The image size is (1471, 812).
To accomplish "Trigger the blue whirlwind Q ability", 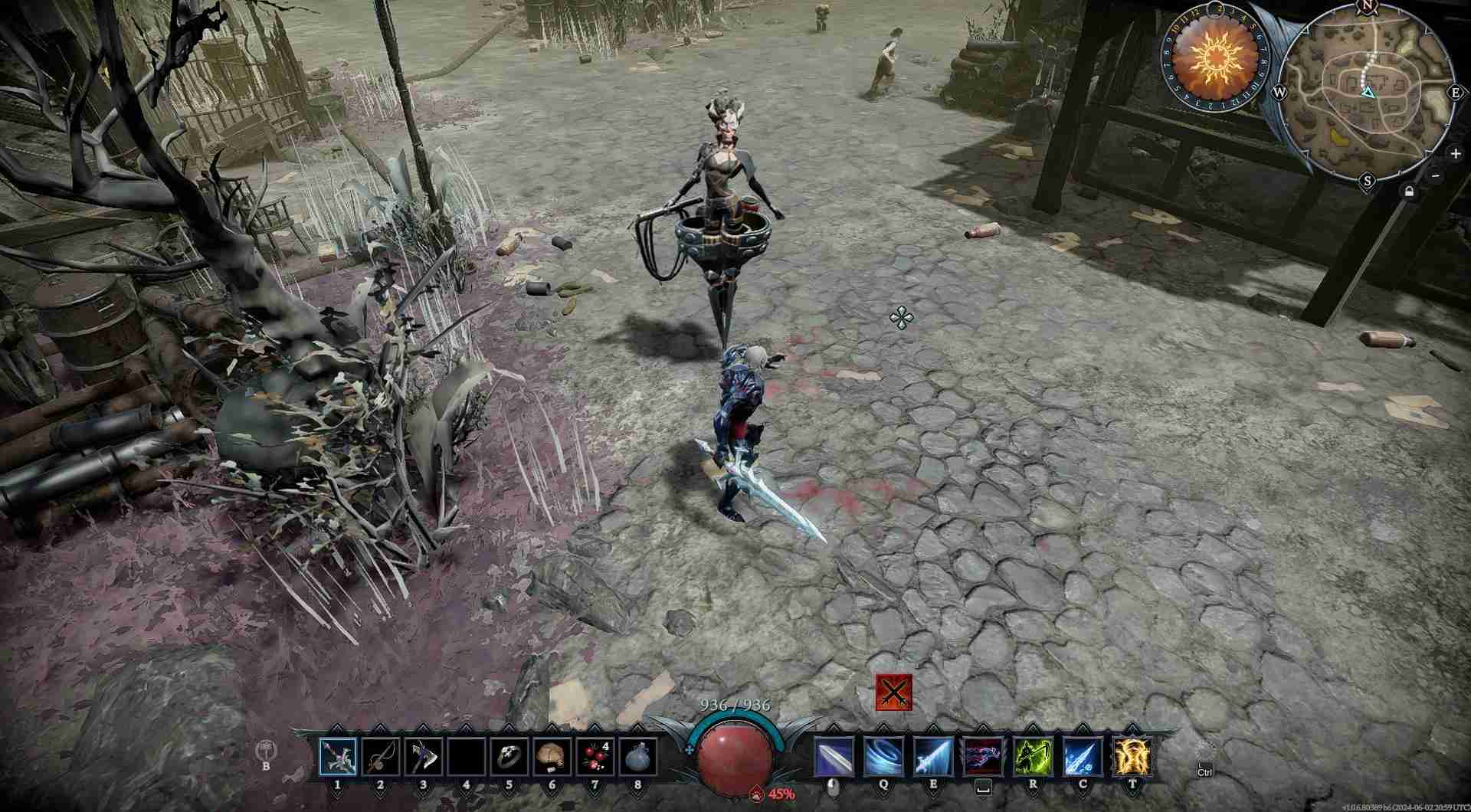I will (x=883, y=757).
